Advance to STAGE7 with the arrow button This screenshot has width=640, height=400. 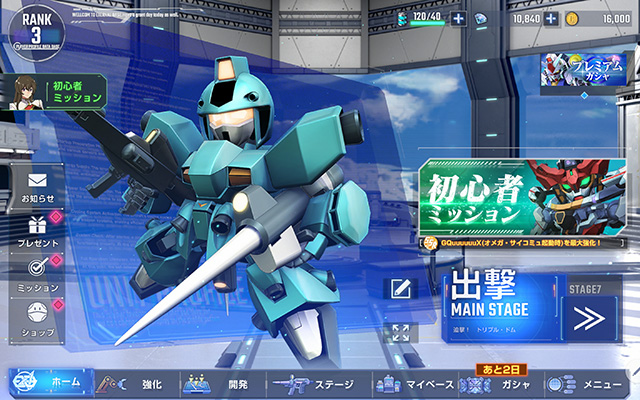[590, 319]
